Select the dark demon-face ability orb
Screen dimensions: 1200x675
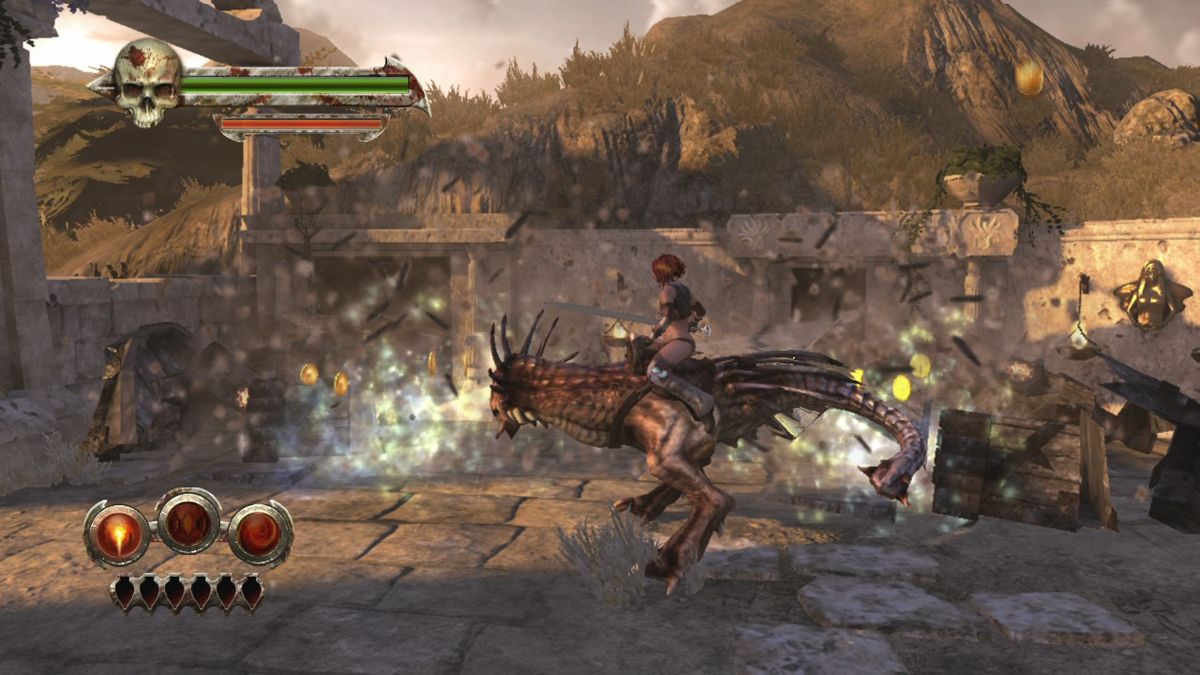(189, 522)
